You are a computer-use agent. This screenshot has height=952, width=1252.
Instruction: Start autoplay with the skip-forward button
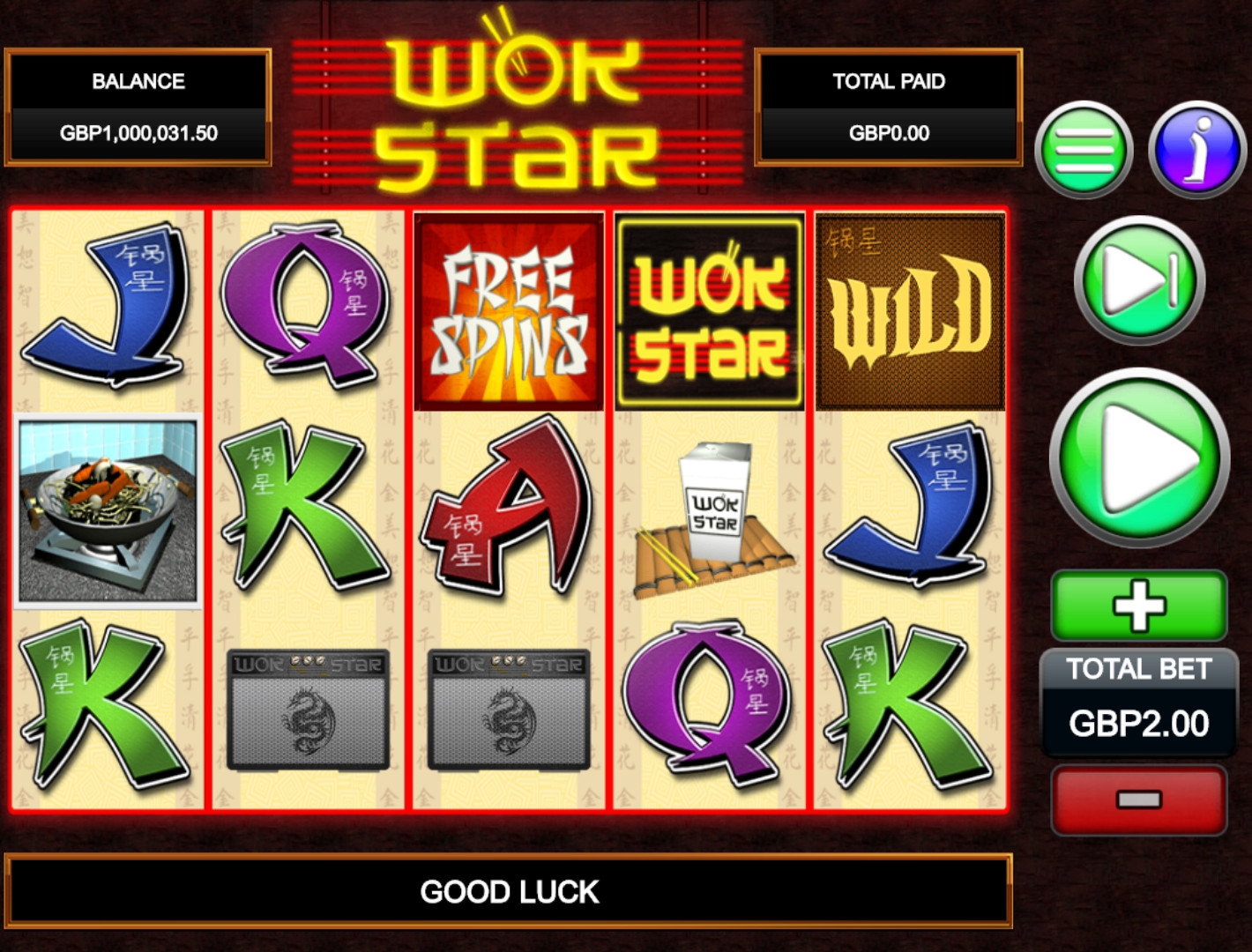tap(1139, 280)
